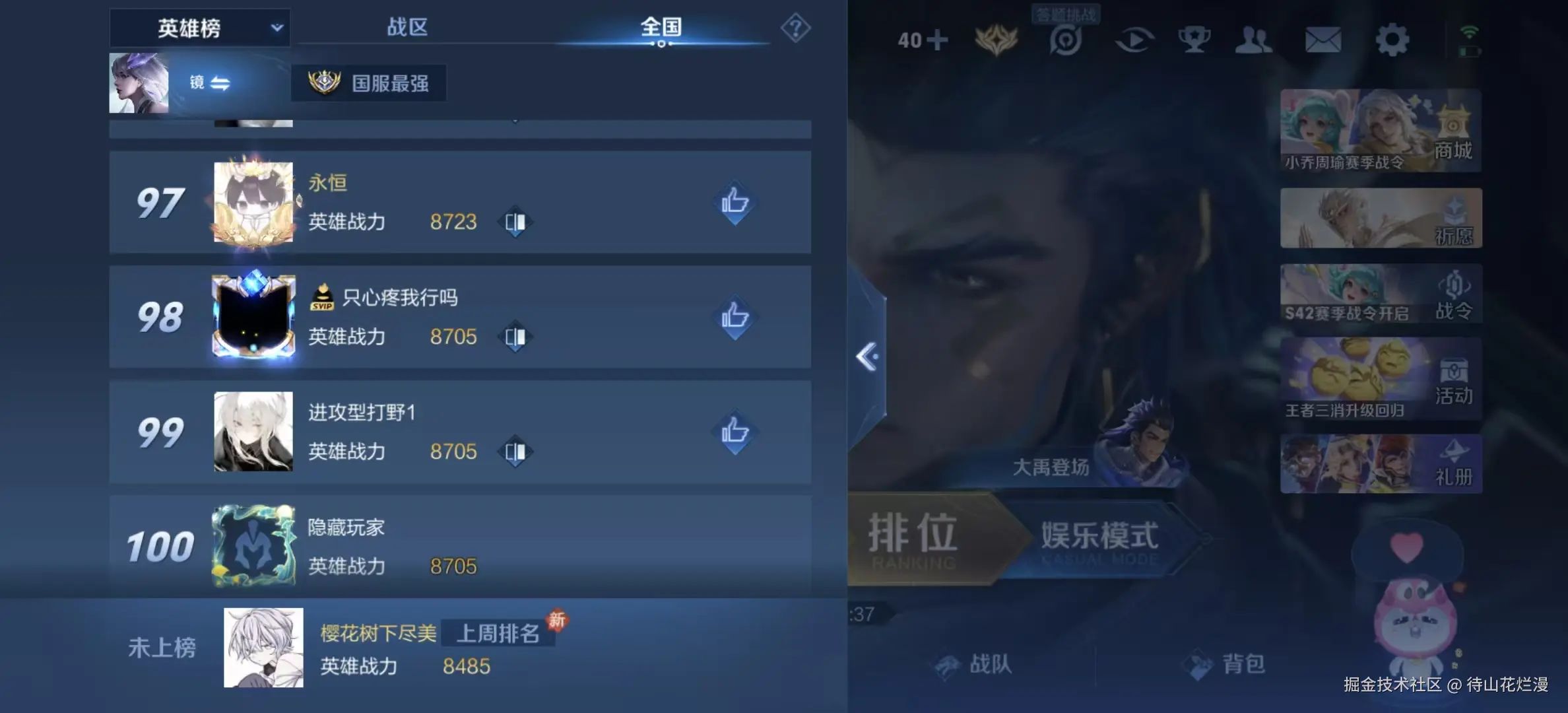Screen dimensions: 1568x713
Task: Open the settings gear
Action: 1392,40
